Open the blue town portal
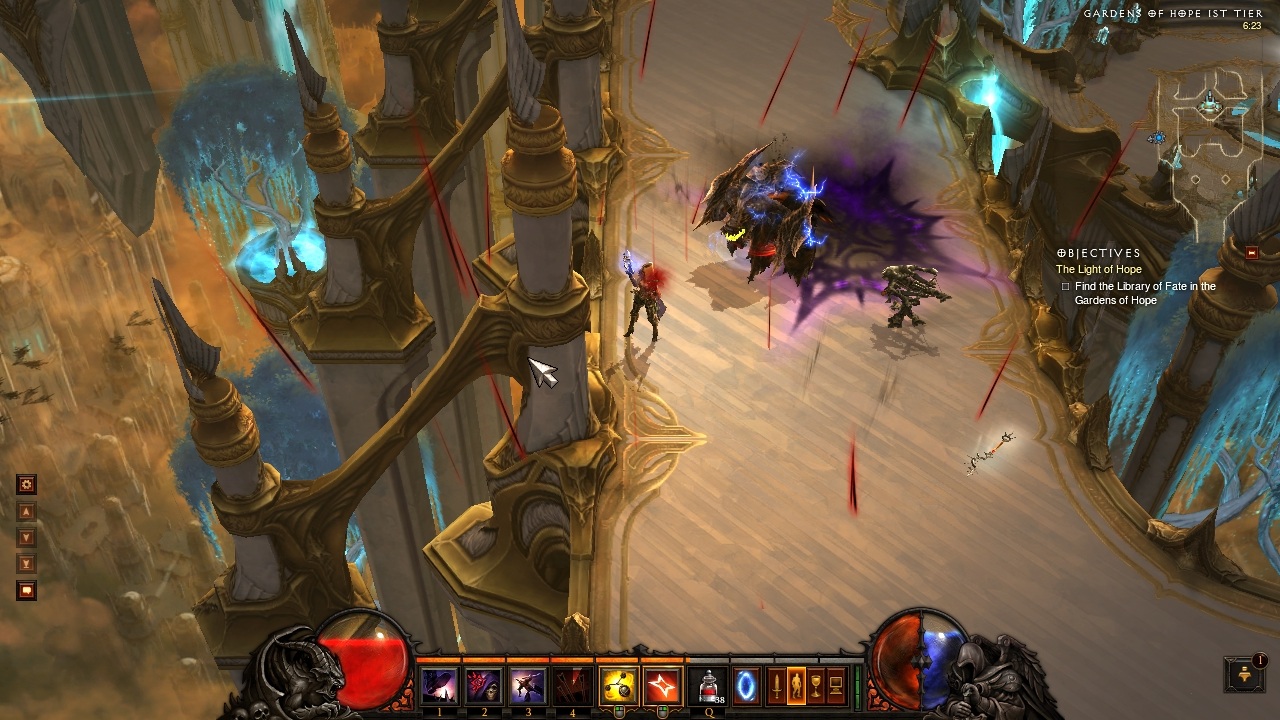This screenshot has height=720, width=1280. tap(746, 686)
